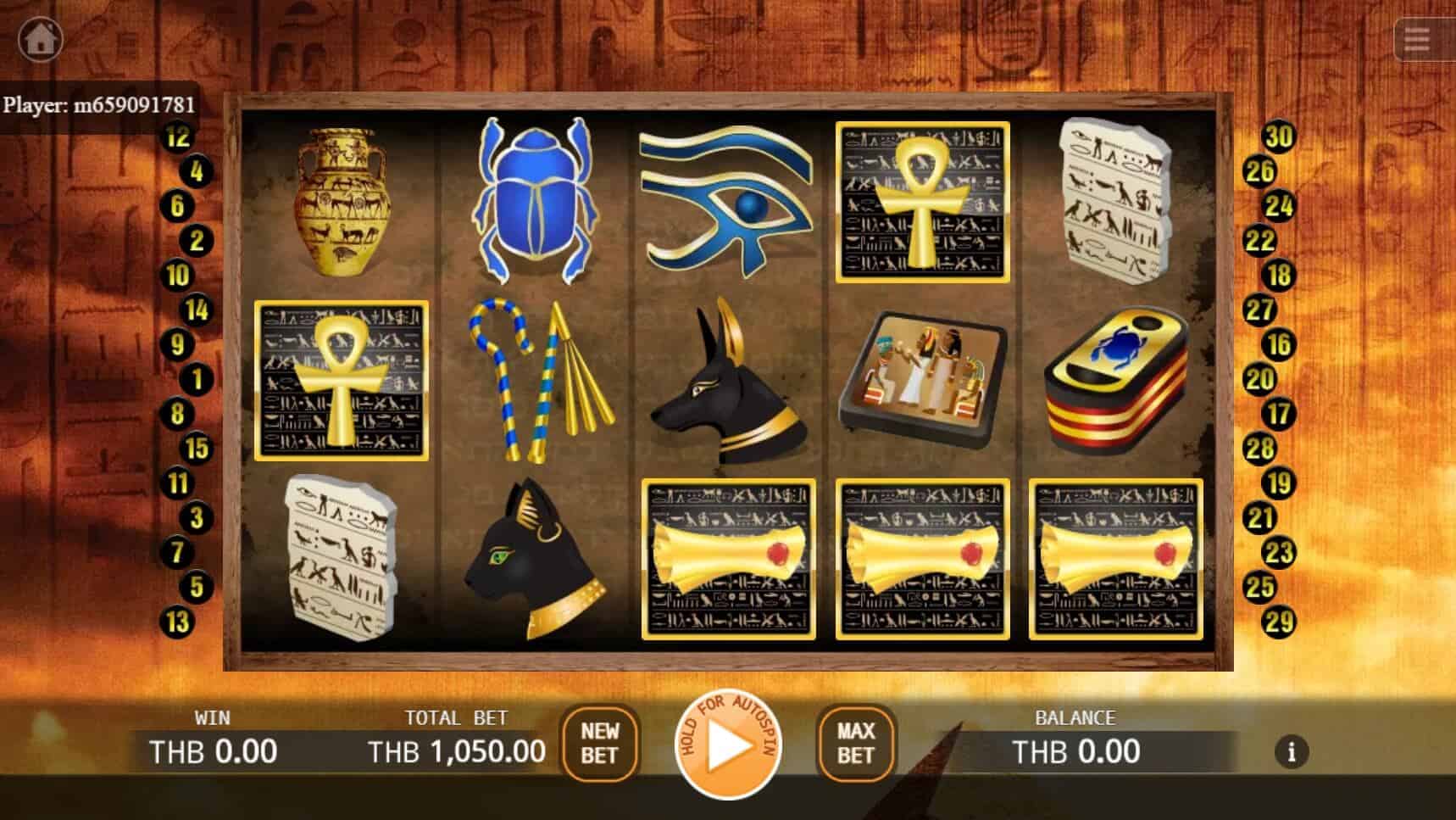This screenshot has width=1456, height=820.
Task: Click the NEW BET button
Action: [x=600, y=745]
